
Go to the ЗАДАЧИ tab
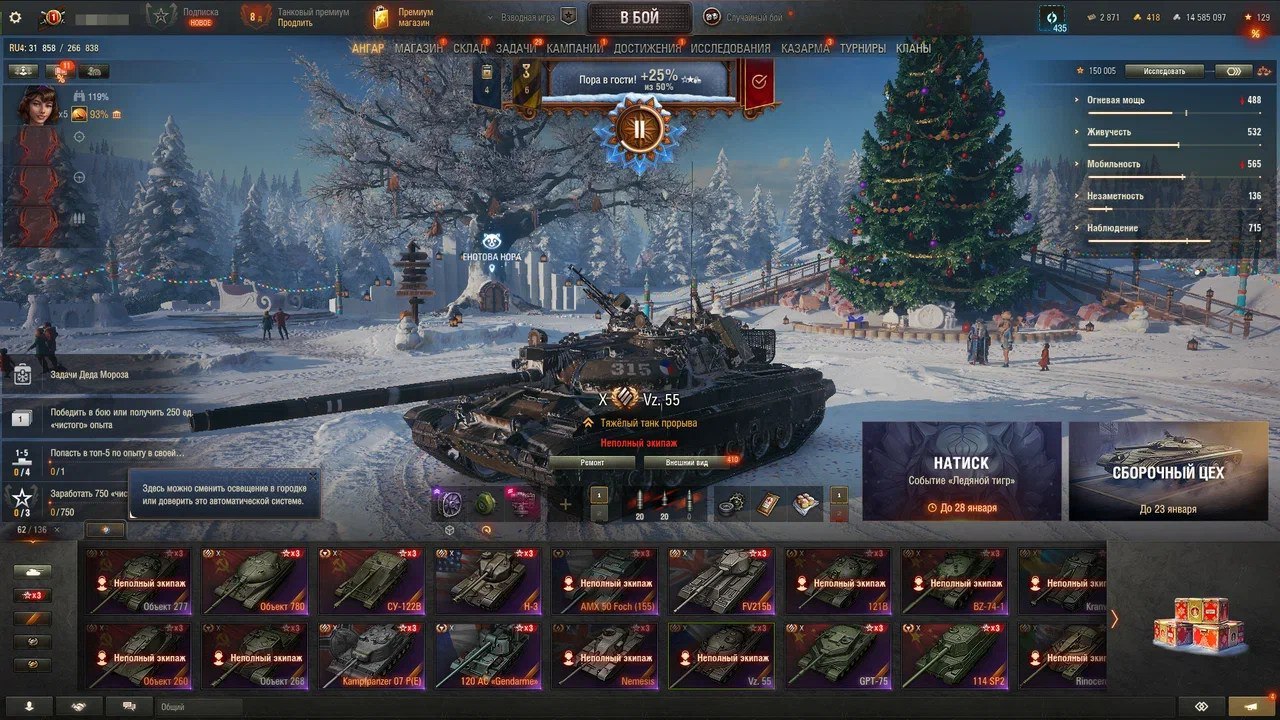point(516,48)
